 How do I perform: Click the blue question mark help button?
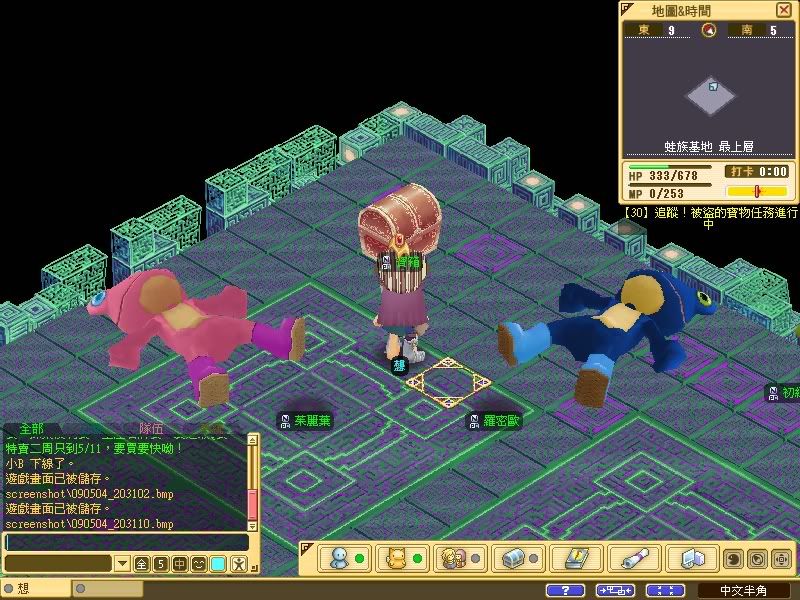pos(566,590)
